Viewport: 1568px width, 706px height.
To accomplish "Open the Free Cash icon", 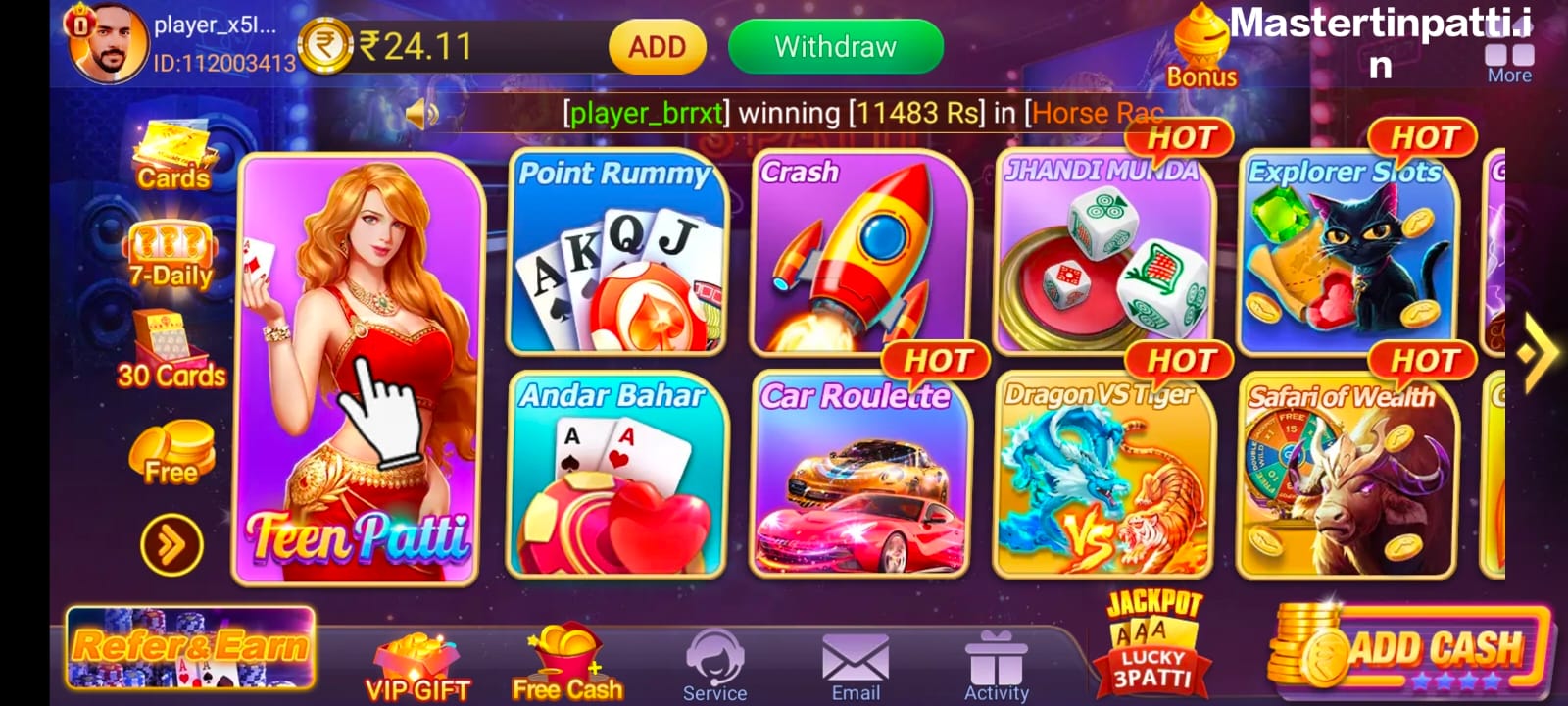I will click(x=566, y=664).
